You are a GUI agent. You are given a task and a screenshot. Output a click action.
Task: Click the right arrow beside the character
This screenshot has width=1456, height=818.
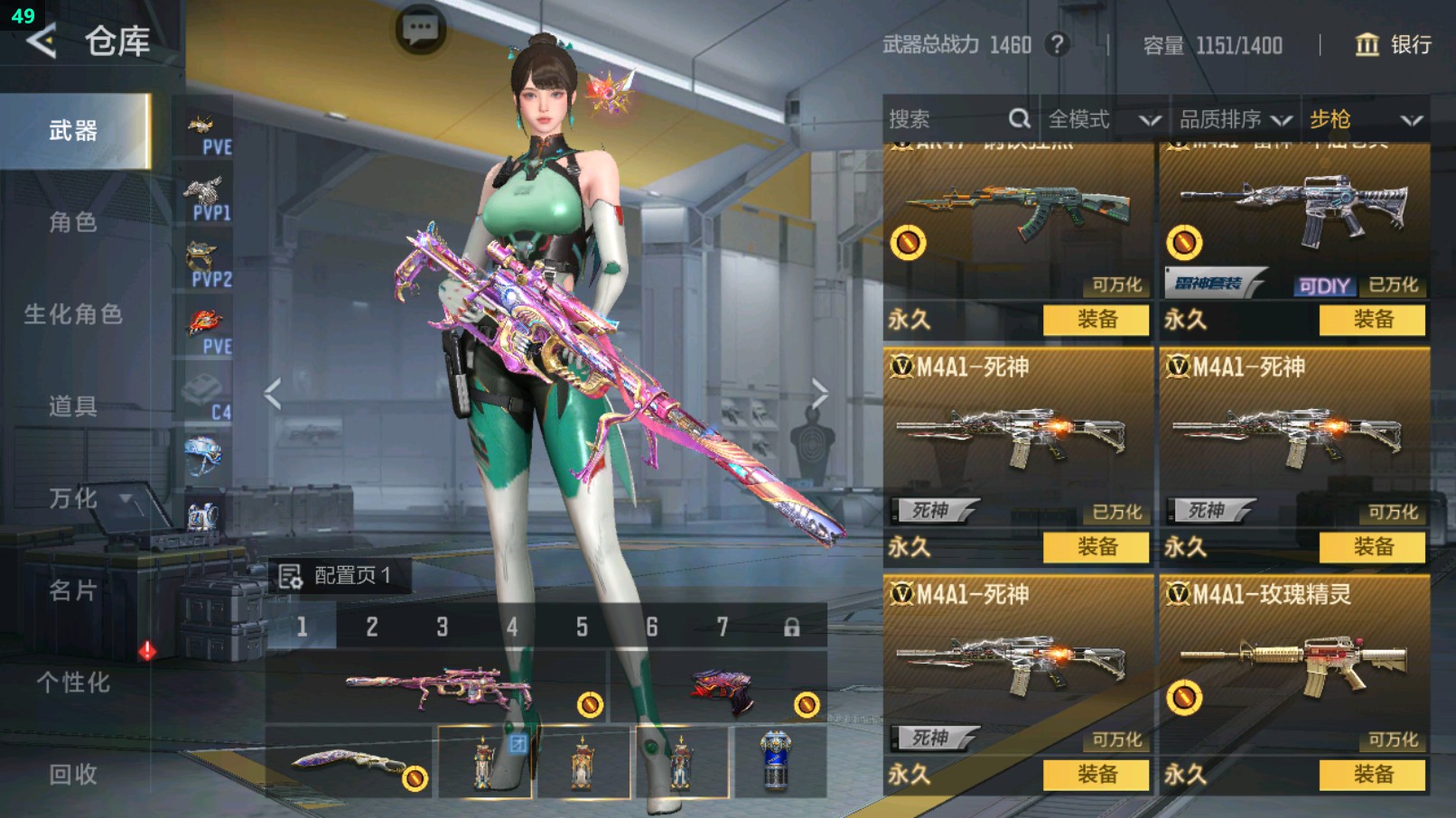tap(819, 393)
